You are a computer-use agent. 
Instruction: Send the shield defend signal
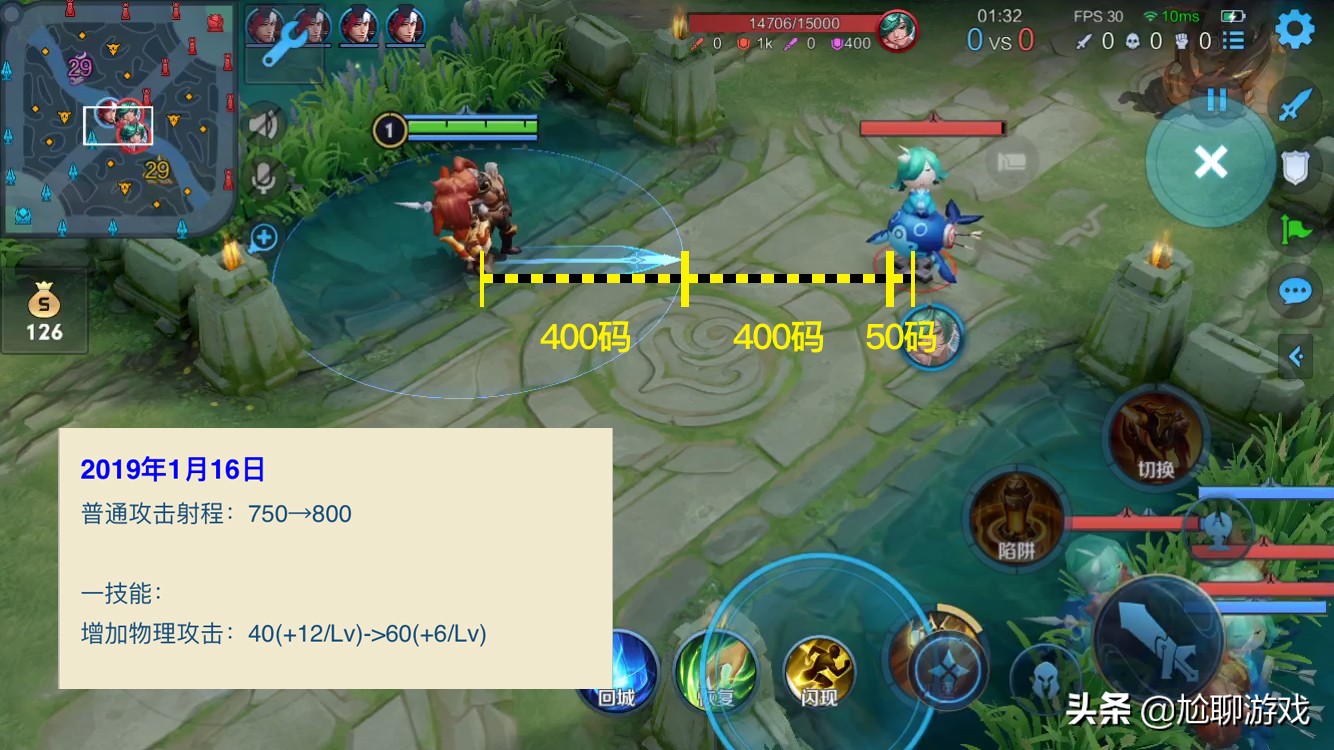(1295, 167)
